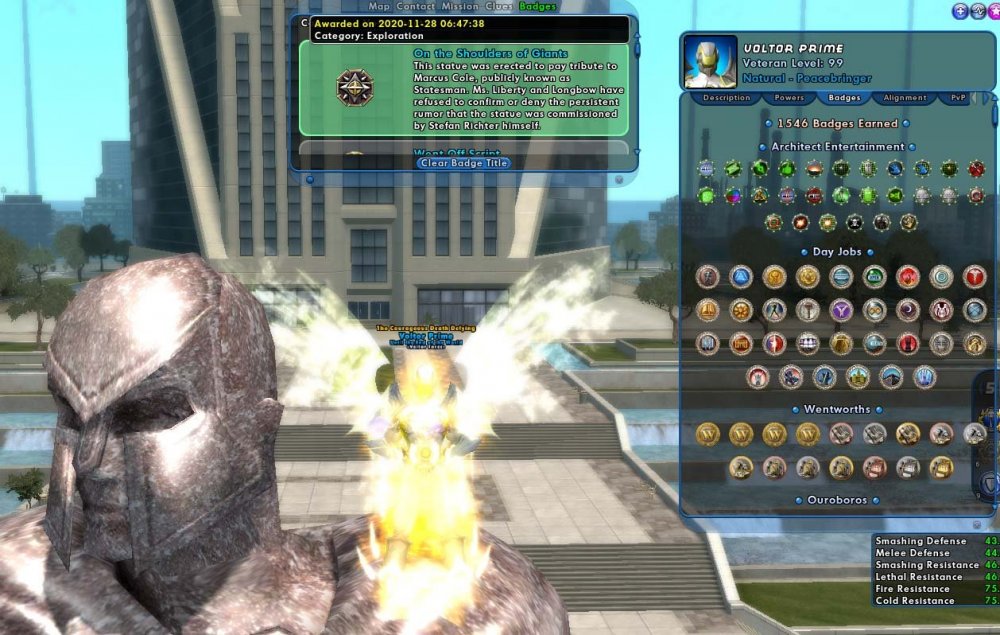Viewport: 1000px width, 635px height.
Task: Expand the Ouroboros badge section
Action: tap(837, 500)
